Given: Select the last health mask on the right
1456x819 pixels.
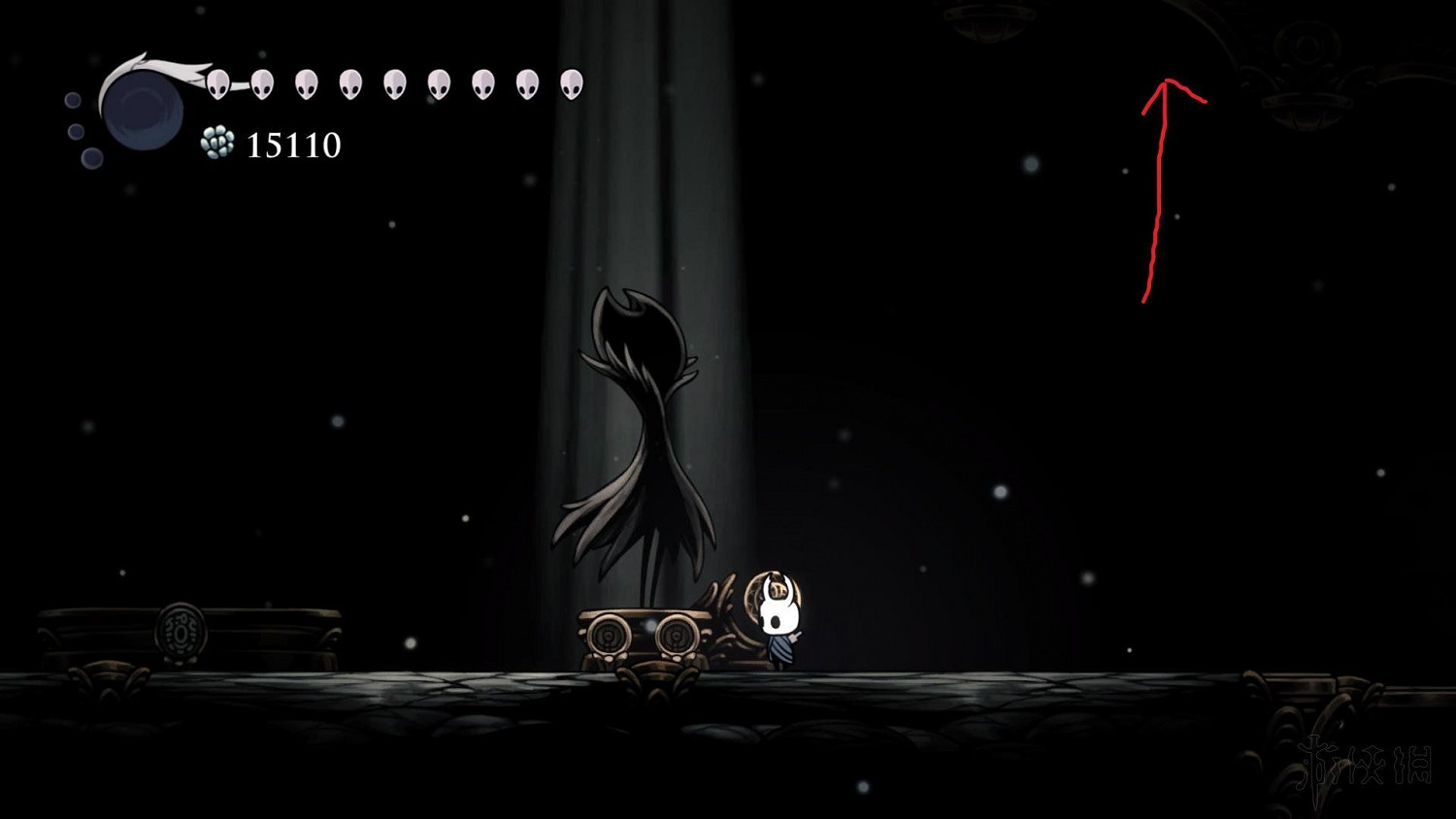Looking at the screenshot, I should pyautogui.click(x=571, y=83).
